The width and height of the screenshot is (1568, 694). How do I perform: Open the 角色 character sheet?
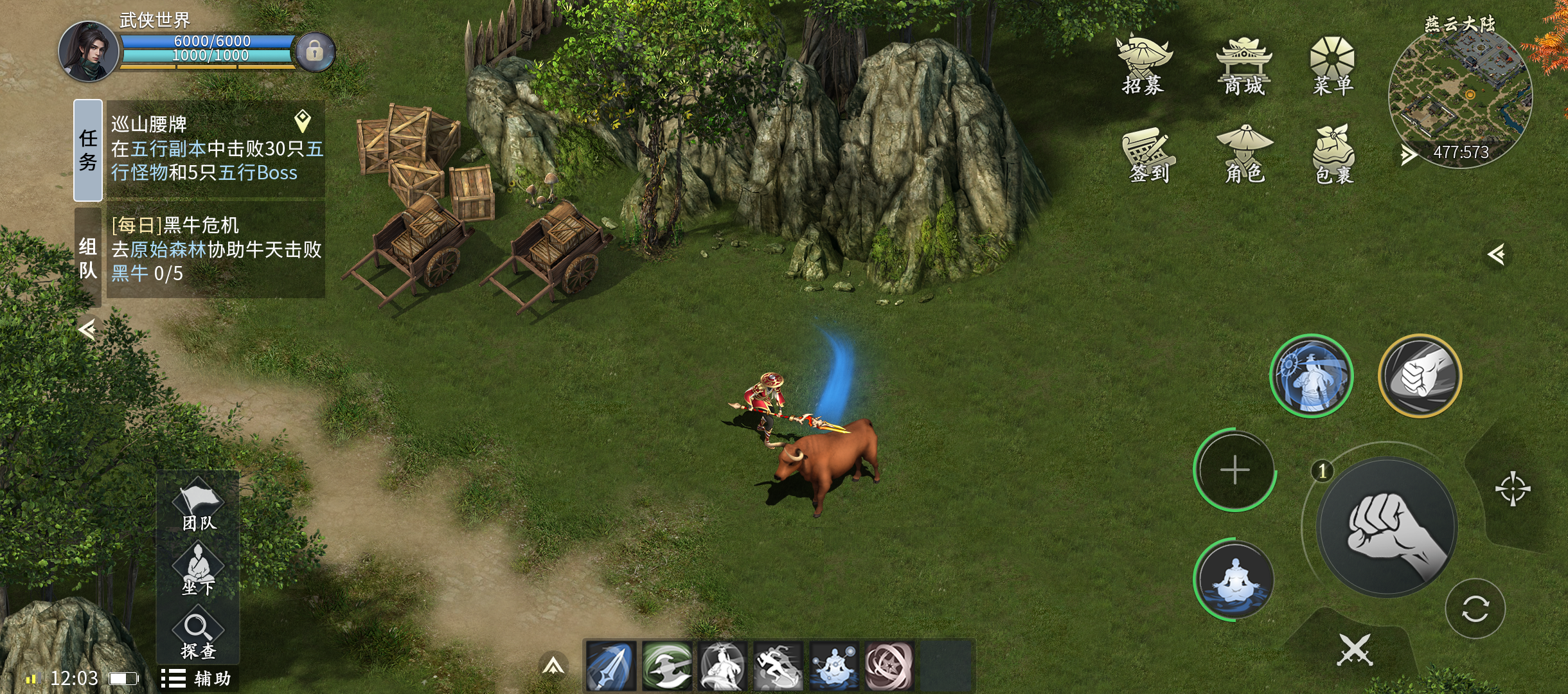click(x=1244, y=155)
